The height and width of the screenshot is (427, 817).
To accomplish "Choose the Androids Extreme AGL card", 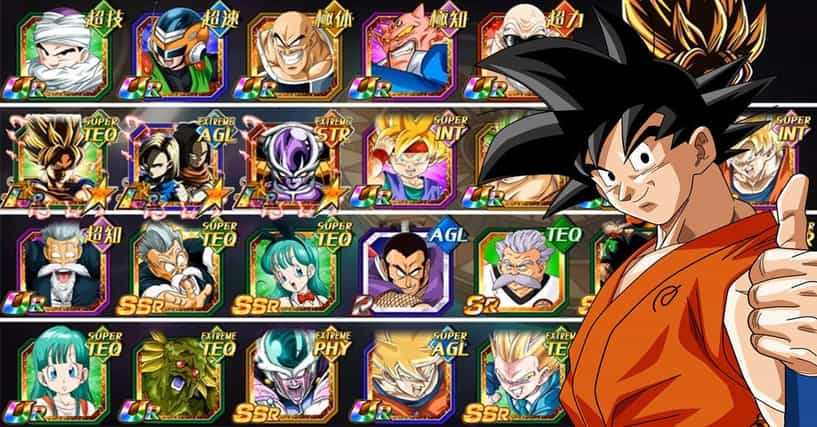I will [x=175, y=160].
